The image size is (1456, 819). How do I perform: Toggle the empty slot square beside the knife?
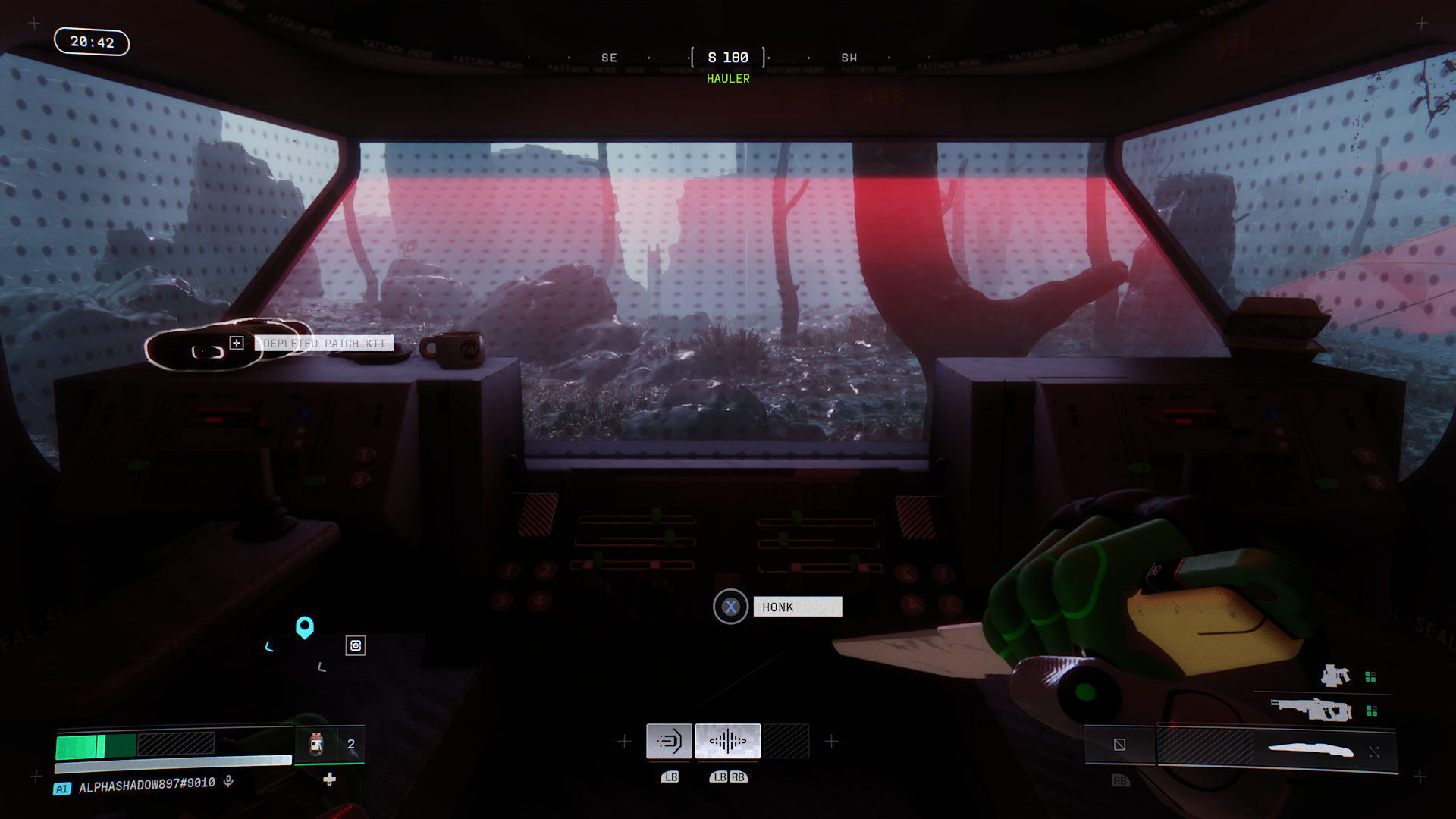1119,745
